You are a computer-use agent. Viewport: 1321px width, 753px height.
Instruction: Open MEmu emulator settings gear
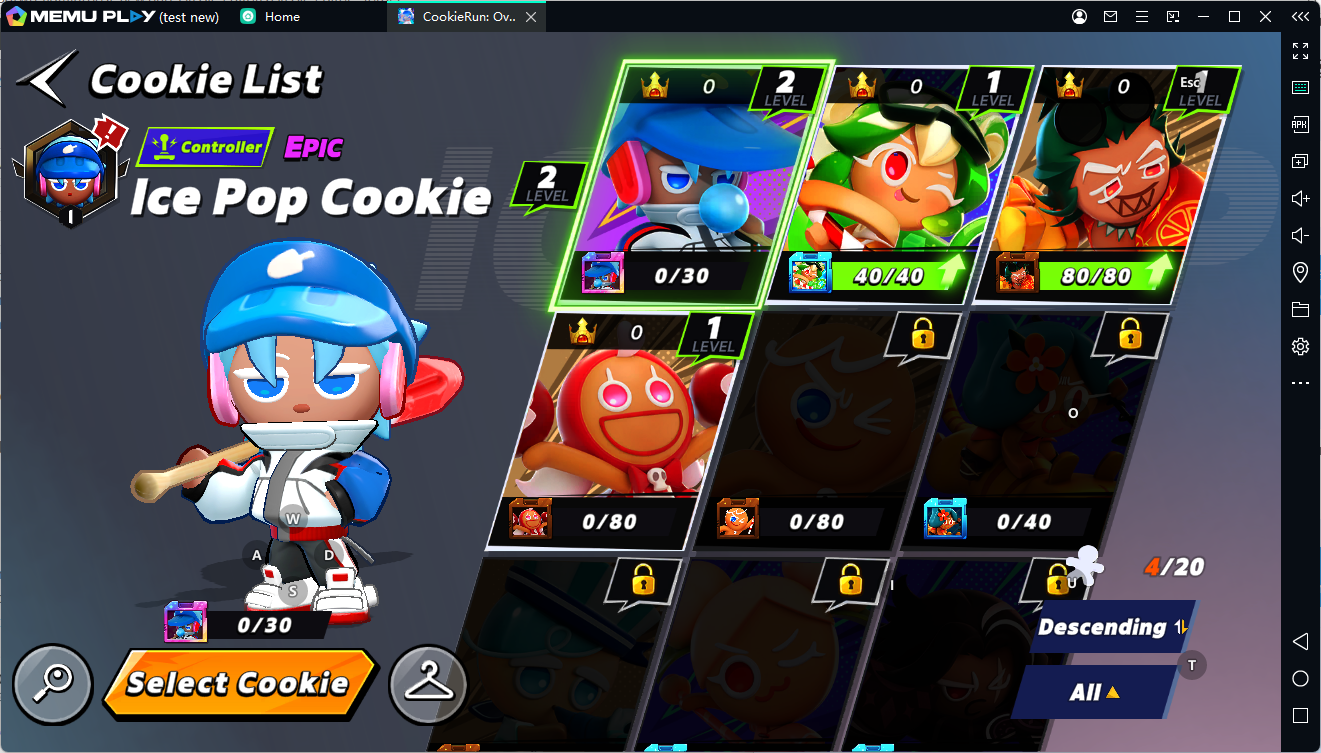[x=1300, y=347]
